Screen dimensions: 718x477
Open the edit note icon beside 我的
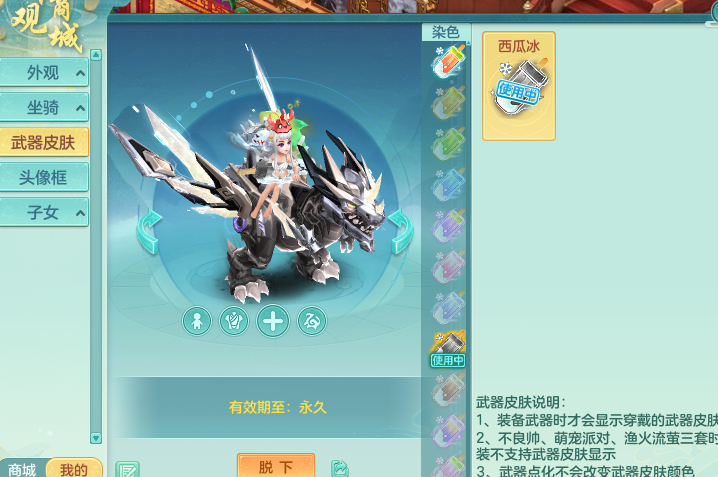point(127,469)
